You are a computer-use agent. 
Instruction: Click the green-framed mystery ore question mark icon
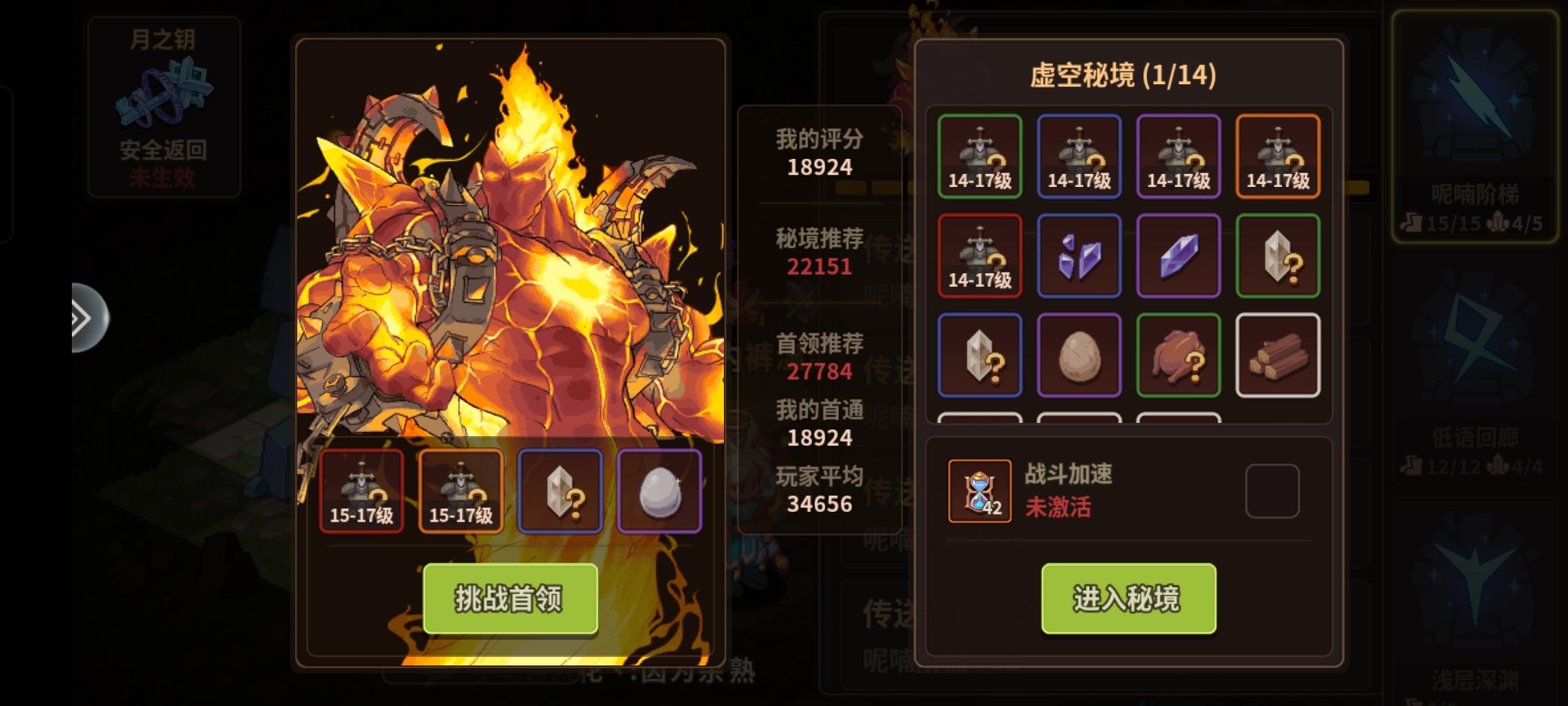1279,255
